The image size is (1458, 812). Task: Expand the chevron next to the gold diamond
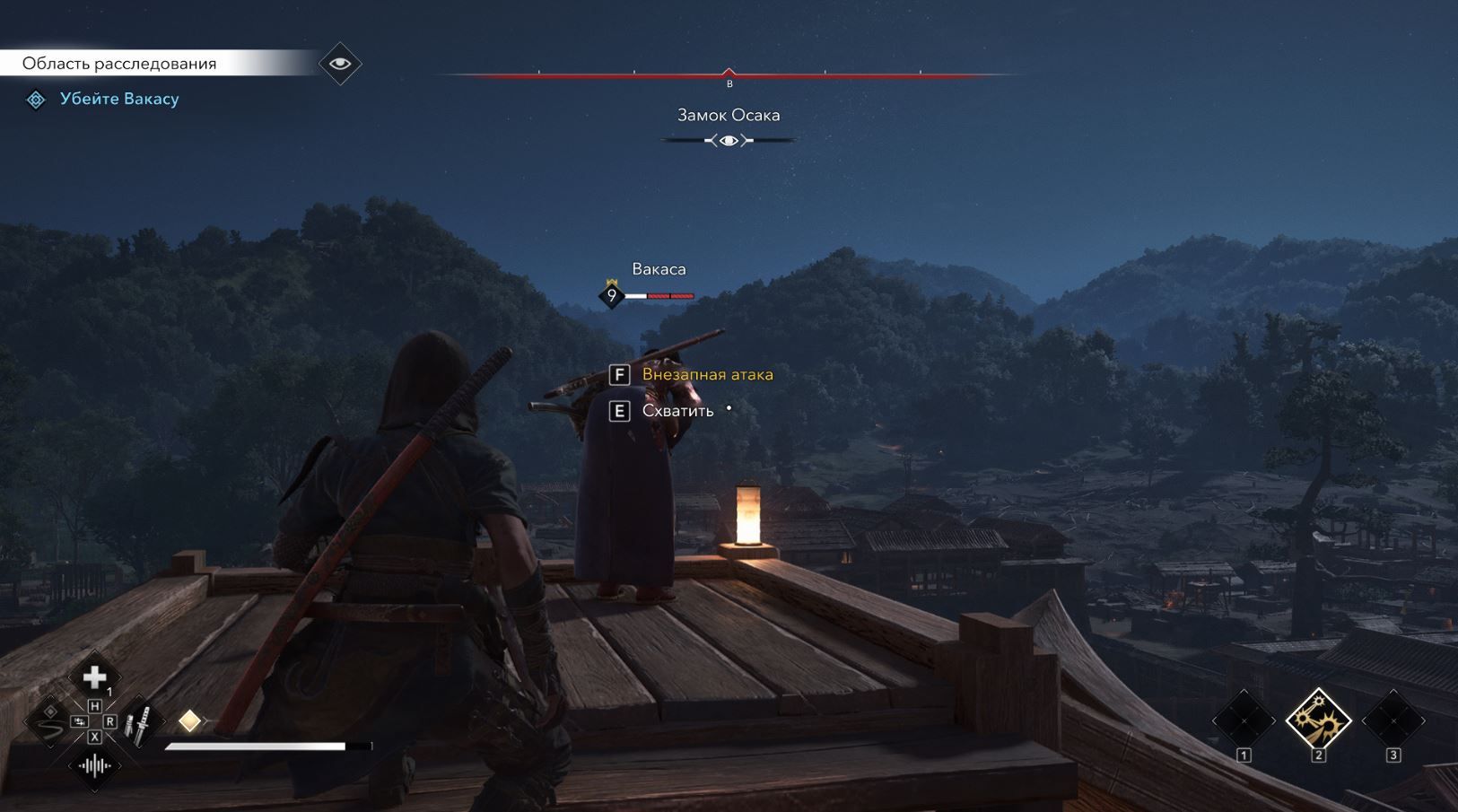205,720
